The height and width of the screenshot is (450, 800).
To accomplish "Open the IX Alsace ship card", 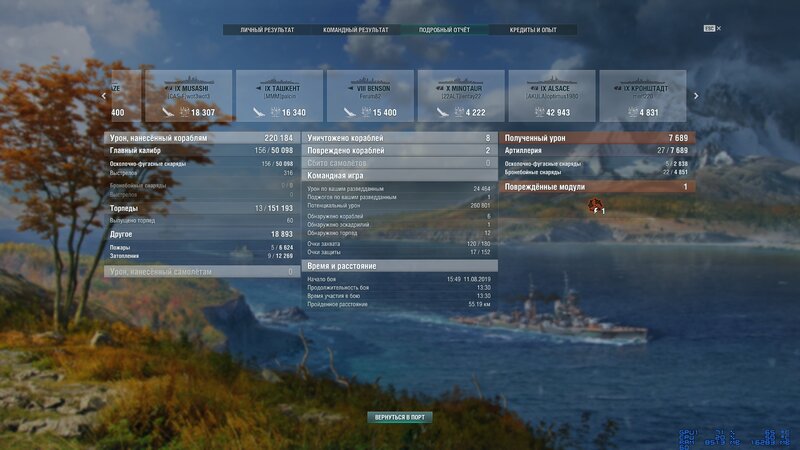I will 552,96.
